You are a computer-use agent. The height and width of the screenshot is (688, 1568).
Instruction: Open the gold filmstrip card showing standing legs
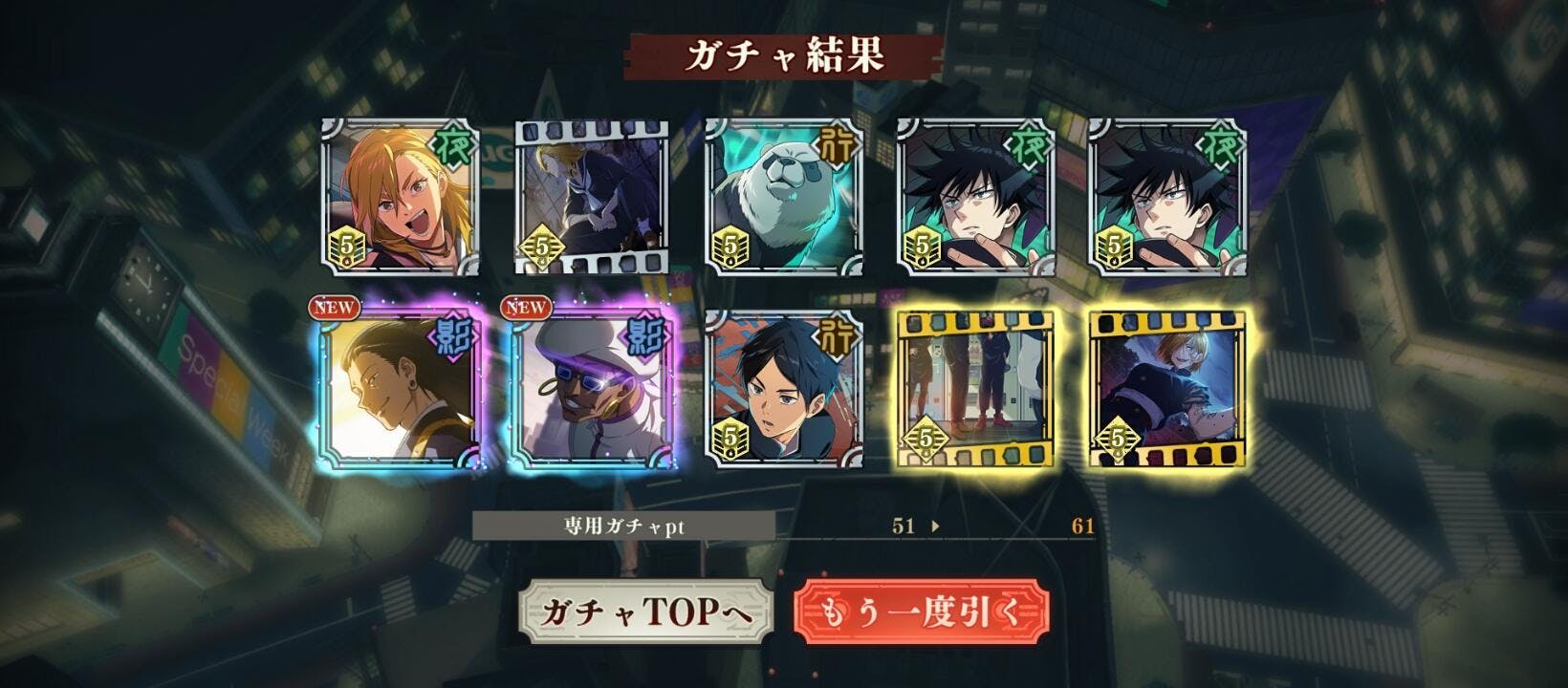coord(975,389)
